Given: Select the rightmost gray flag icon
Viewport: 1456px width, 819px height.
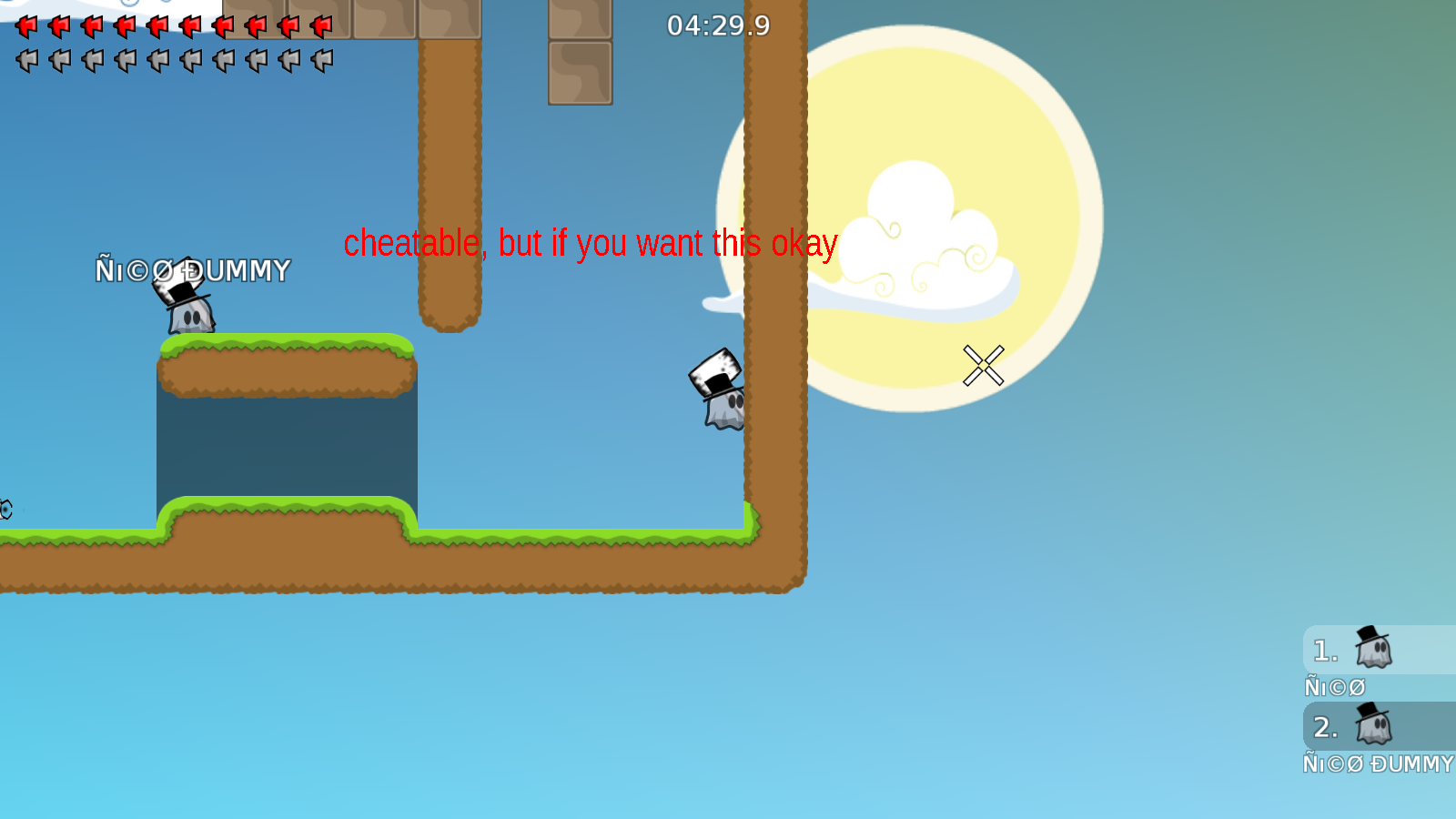Looking at the screenshot, I should [x=320, y=60].
